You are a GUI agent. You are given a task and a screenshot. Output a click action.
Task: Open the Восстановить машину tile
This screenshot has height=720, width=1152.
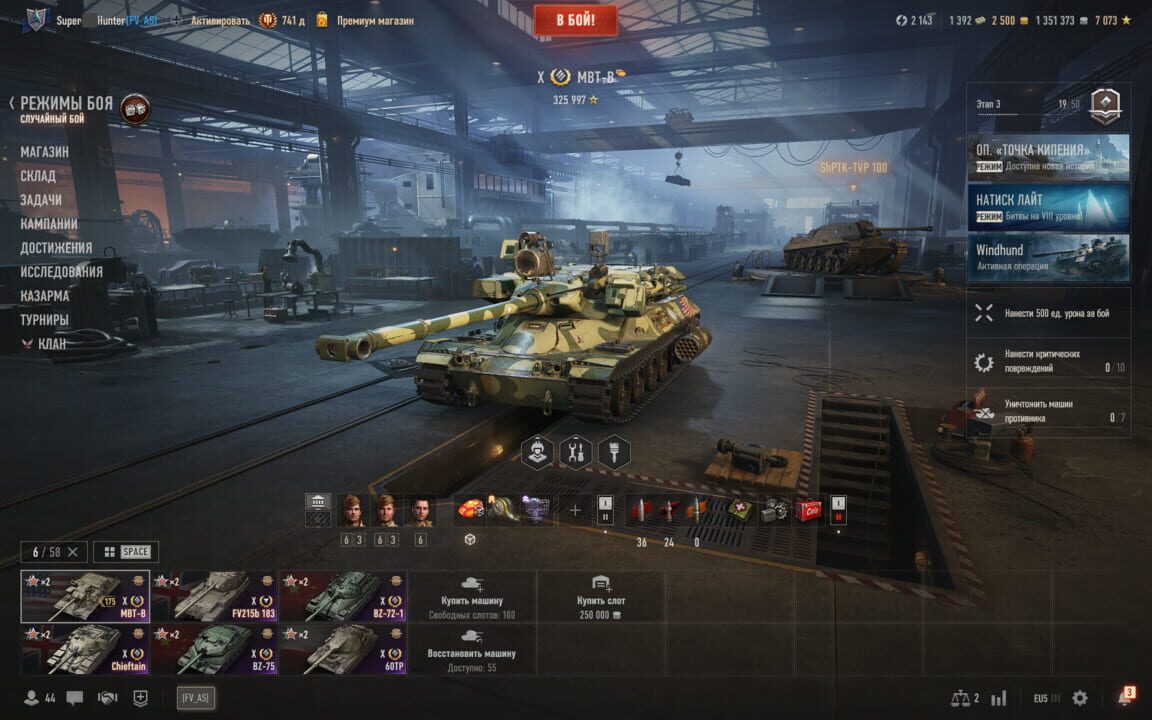tap(472, 649)
